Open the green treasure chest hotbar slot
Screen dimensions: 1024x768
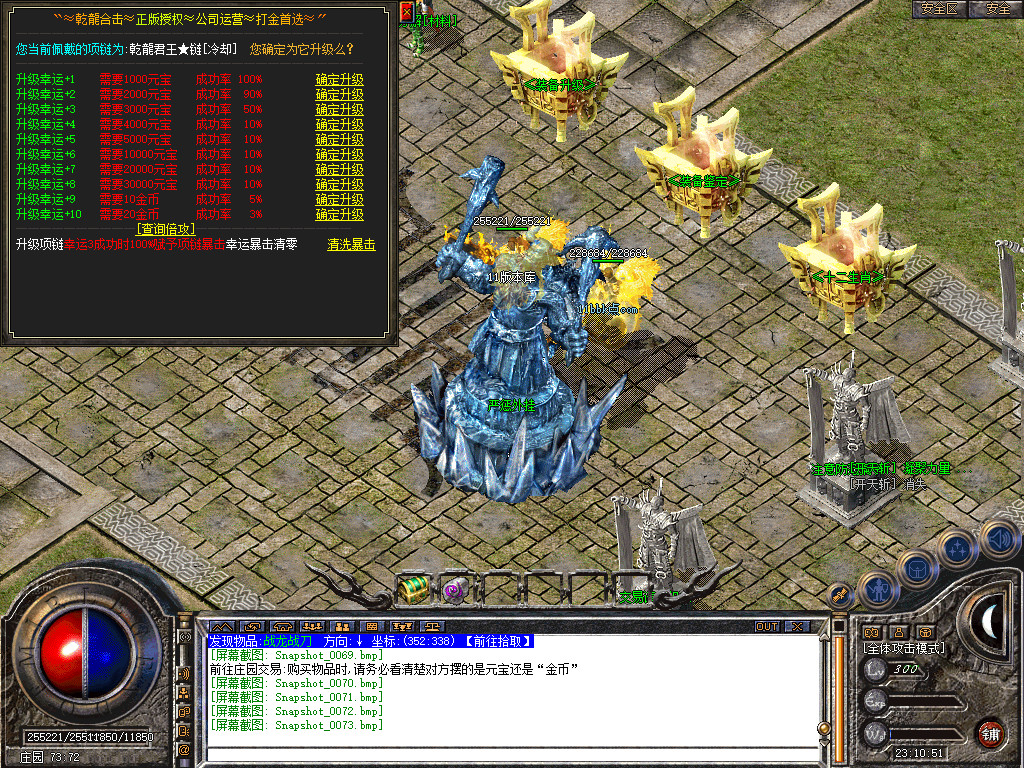[413, 589]
